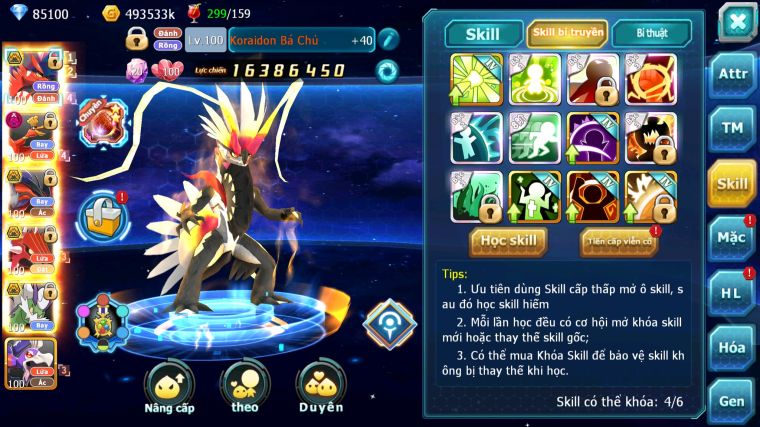Open the Skill bí truyền tab

coord(567,34)
